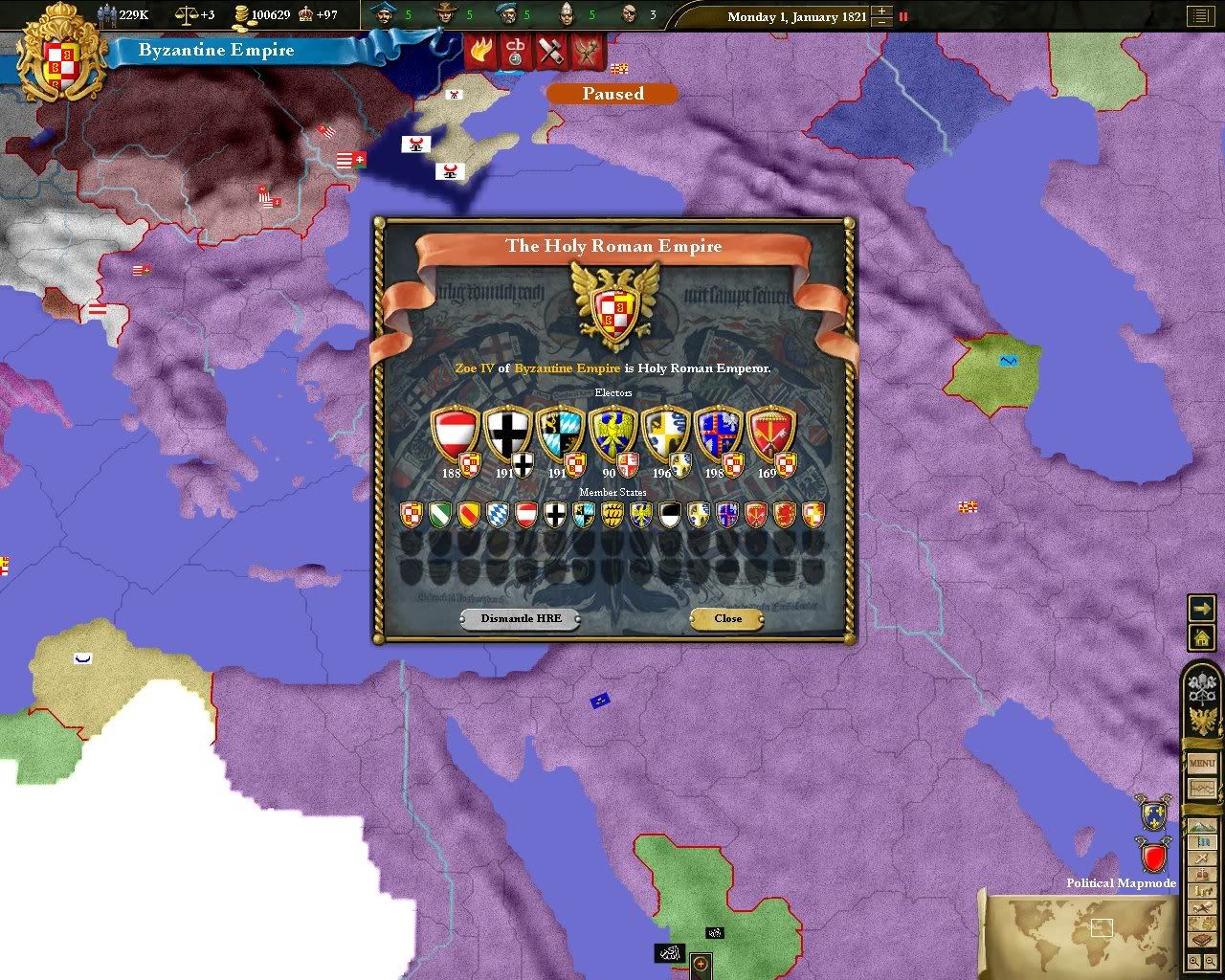
Task: Close the Holy Roman Empire window
Action: pos(727,618)
